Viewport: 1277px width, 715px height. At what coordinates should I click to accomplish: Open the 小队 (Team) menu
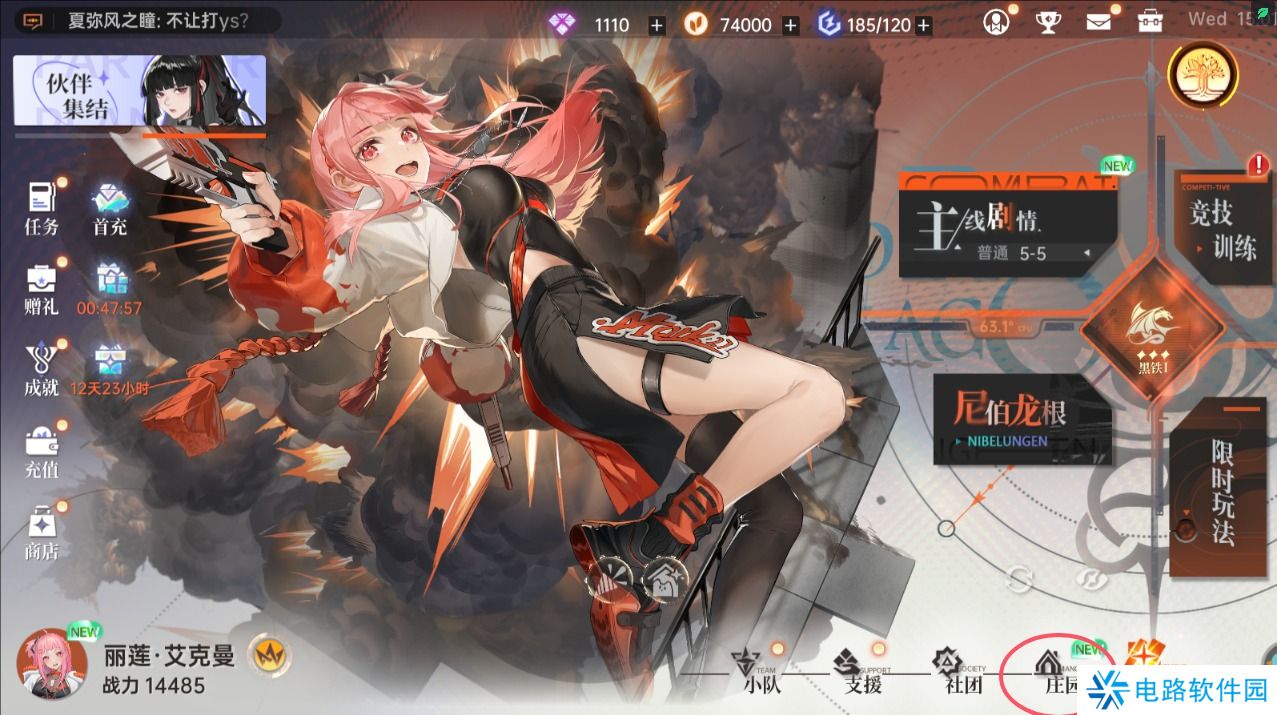(762, 670)
